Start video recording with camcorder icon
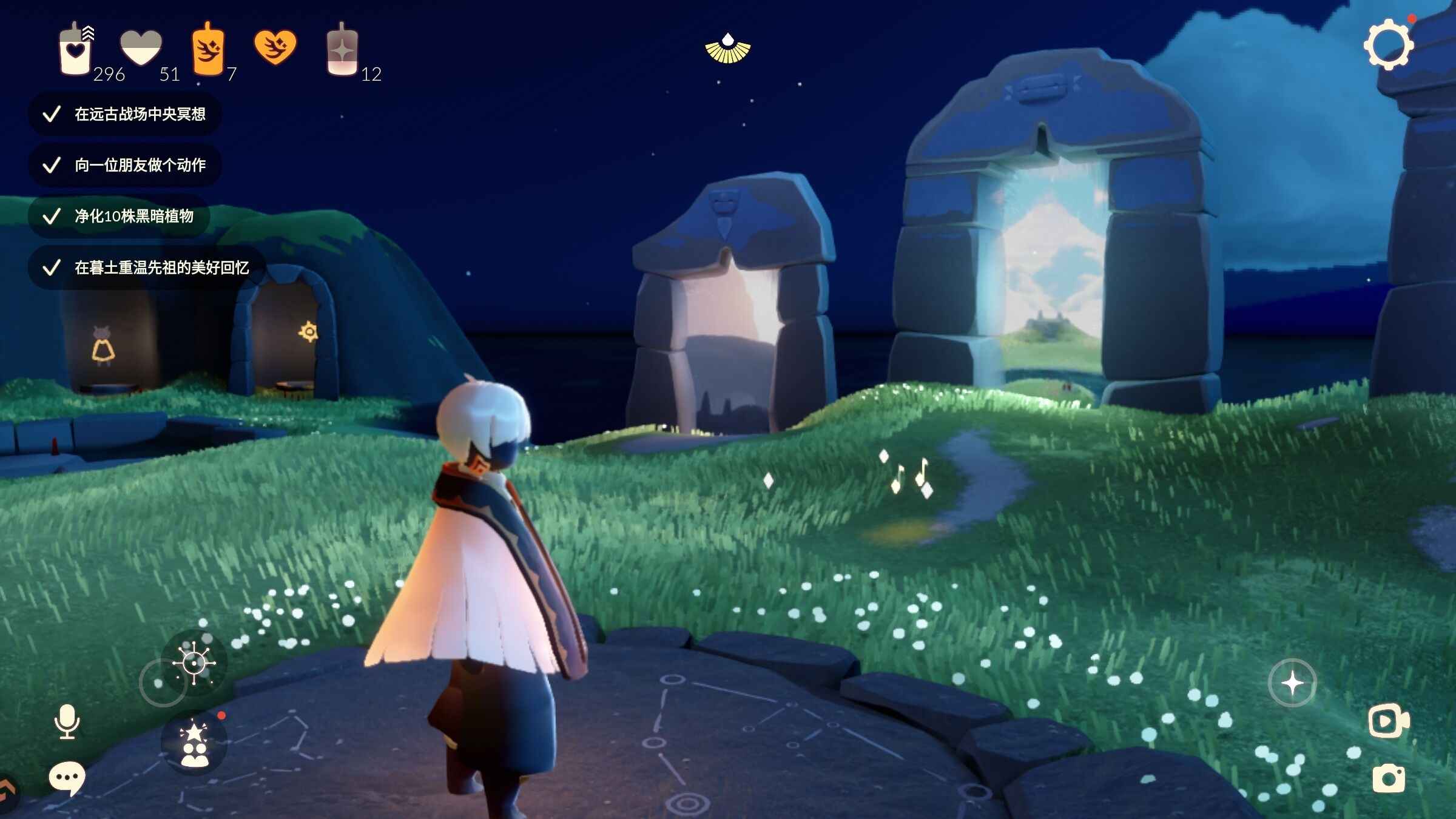The image size is (1456, 819). click(1388, 721)
